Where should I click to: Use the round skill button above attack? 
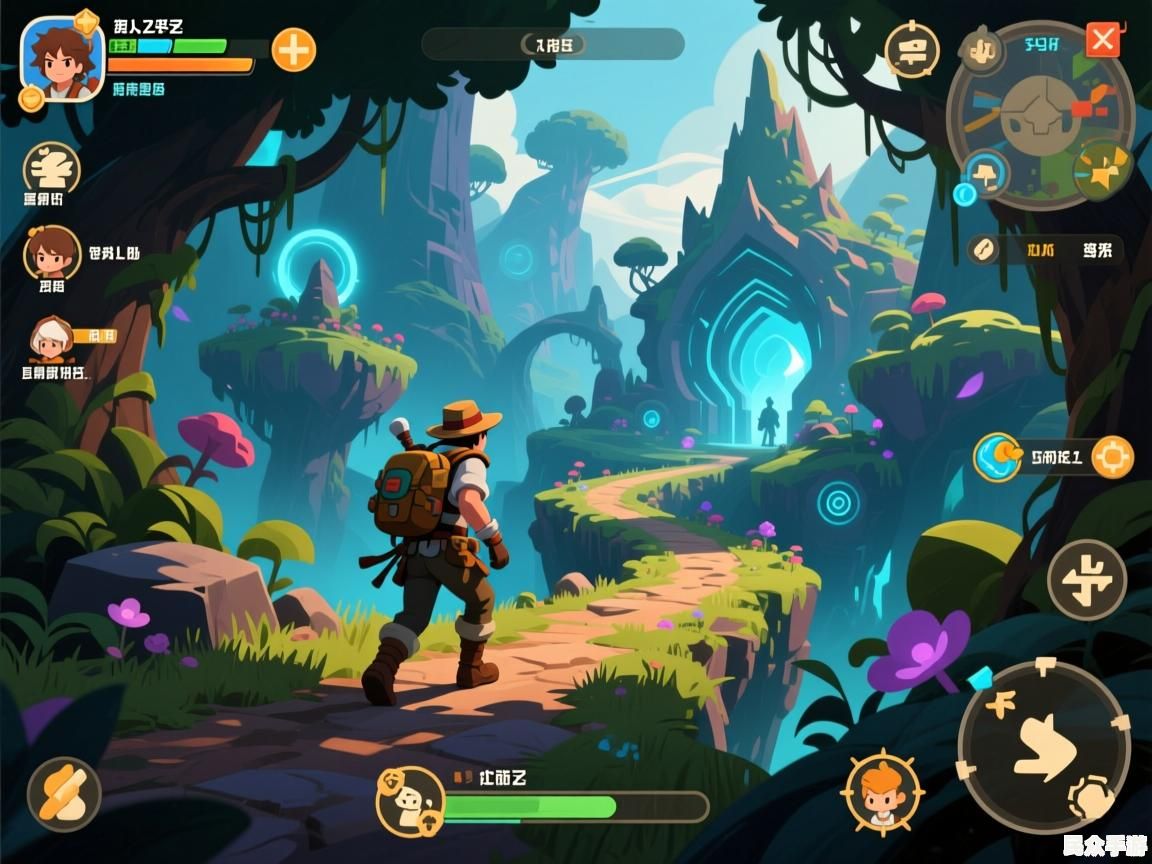pyautogui.click(x=1087, y=579)
